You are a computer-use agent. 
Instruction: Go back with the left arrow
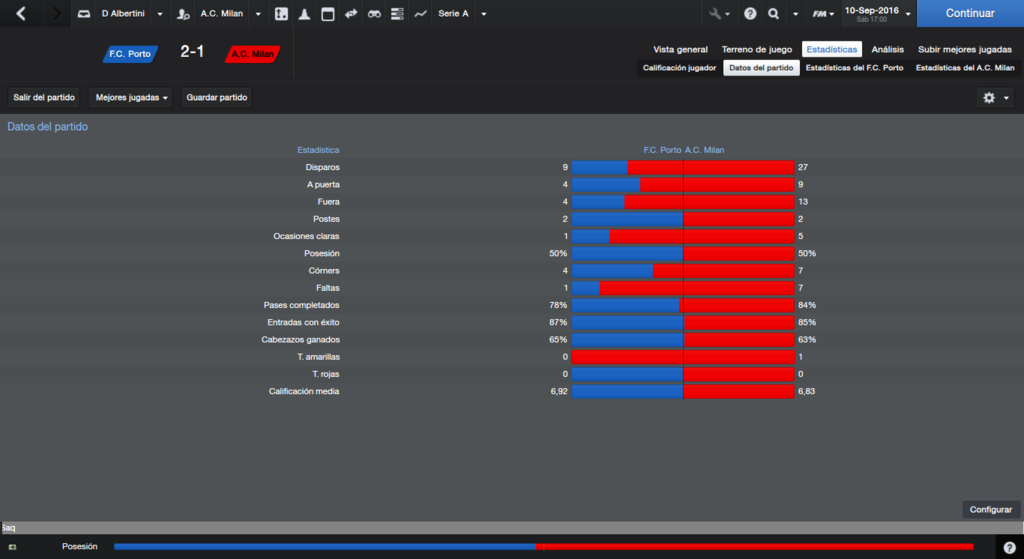coord(21,14)
